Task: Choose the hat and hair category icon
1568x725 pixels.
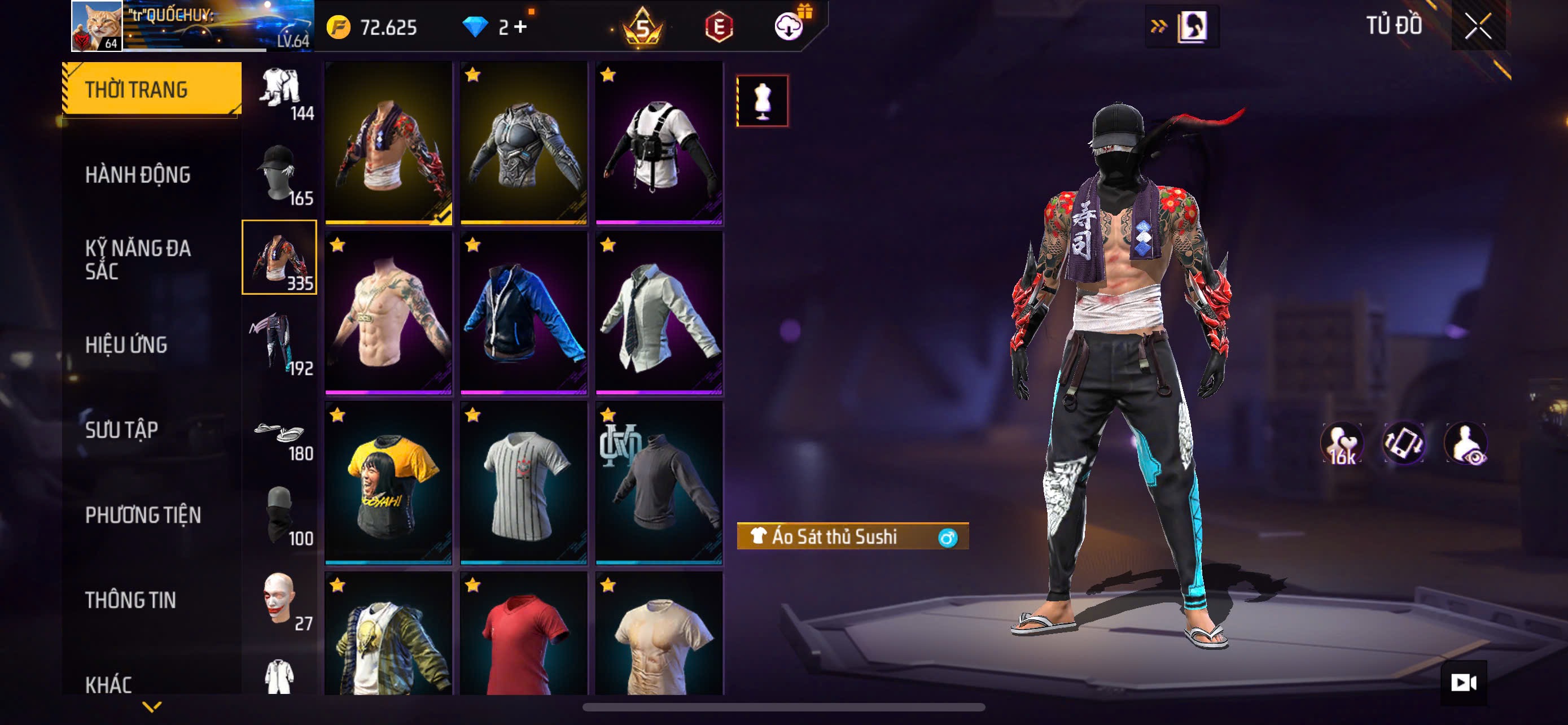Action: 280,174
